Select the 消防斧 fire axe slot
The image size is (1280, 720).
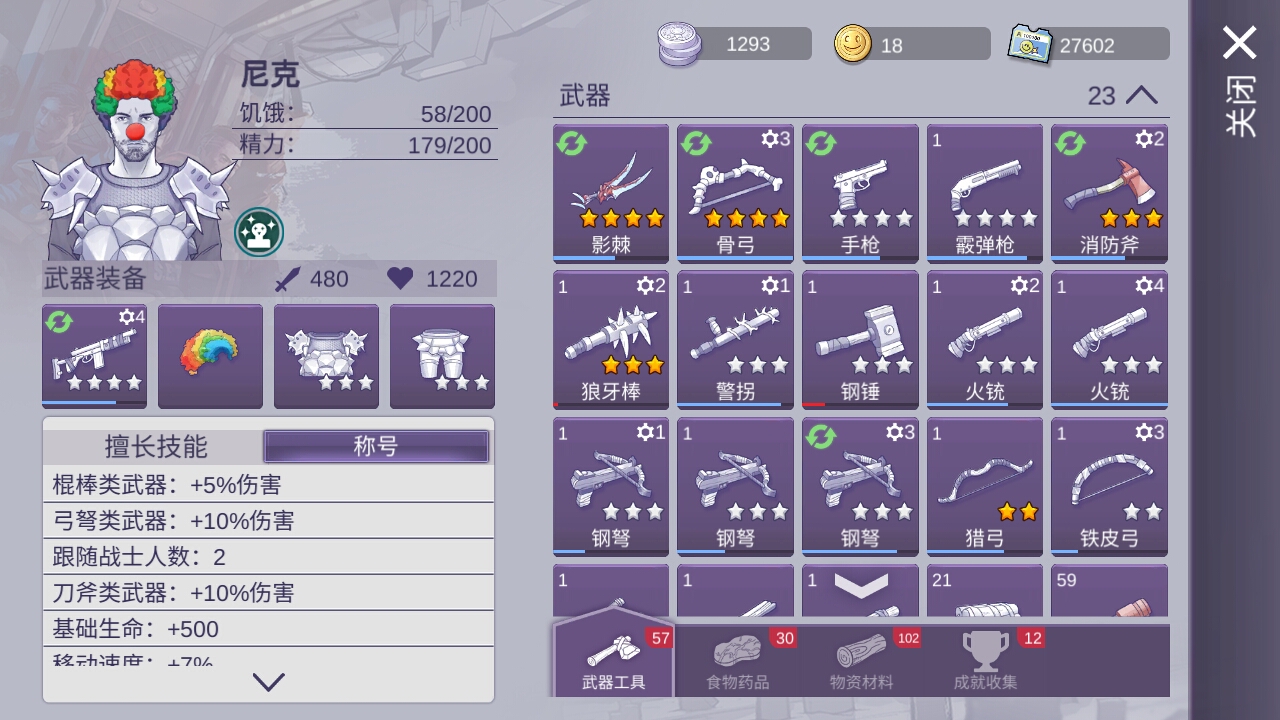[1109, 193]
